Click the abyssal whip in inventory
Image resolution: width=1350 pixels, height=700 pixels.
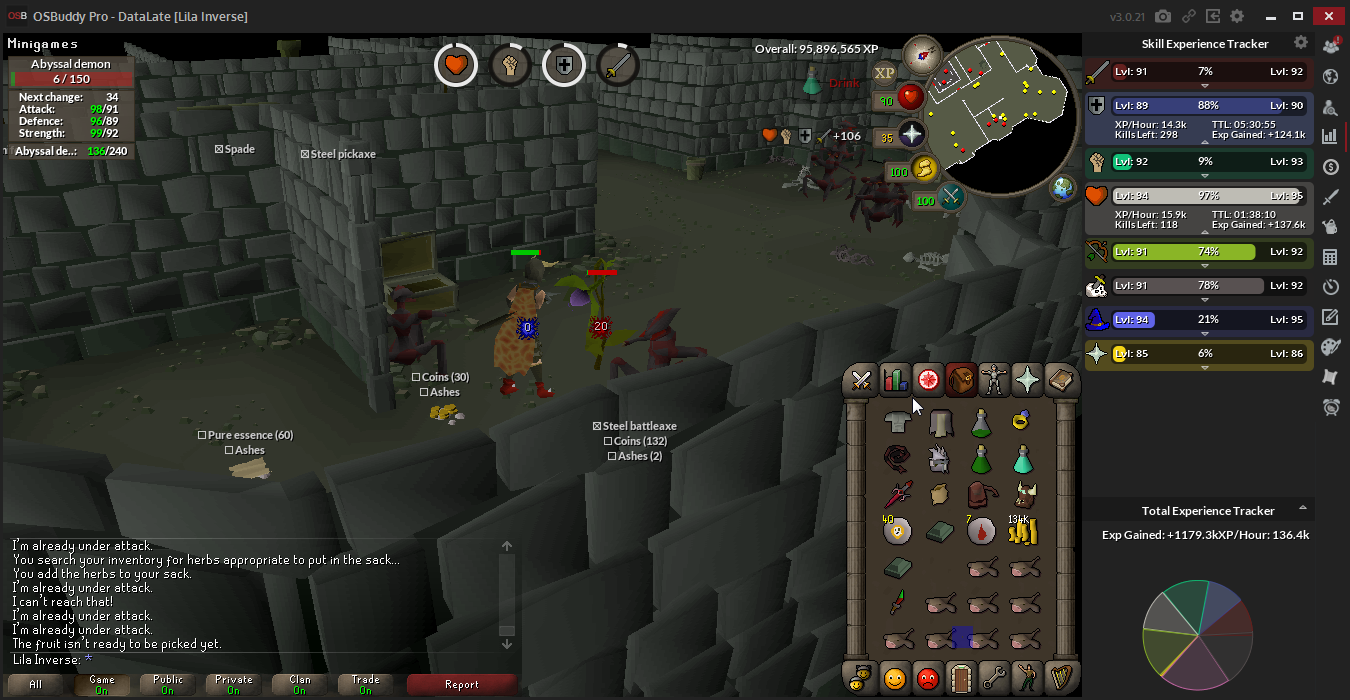898,460
